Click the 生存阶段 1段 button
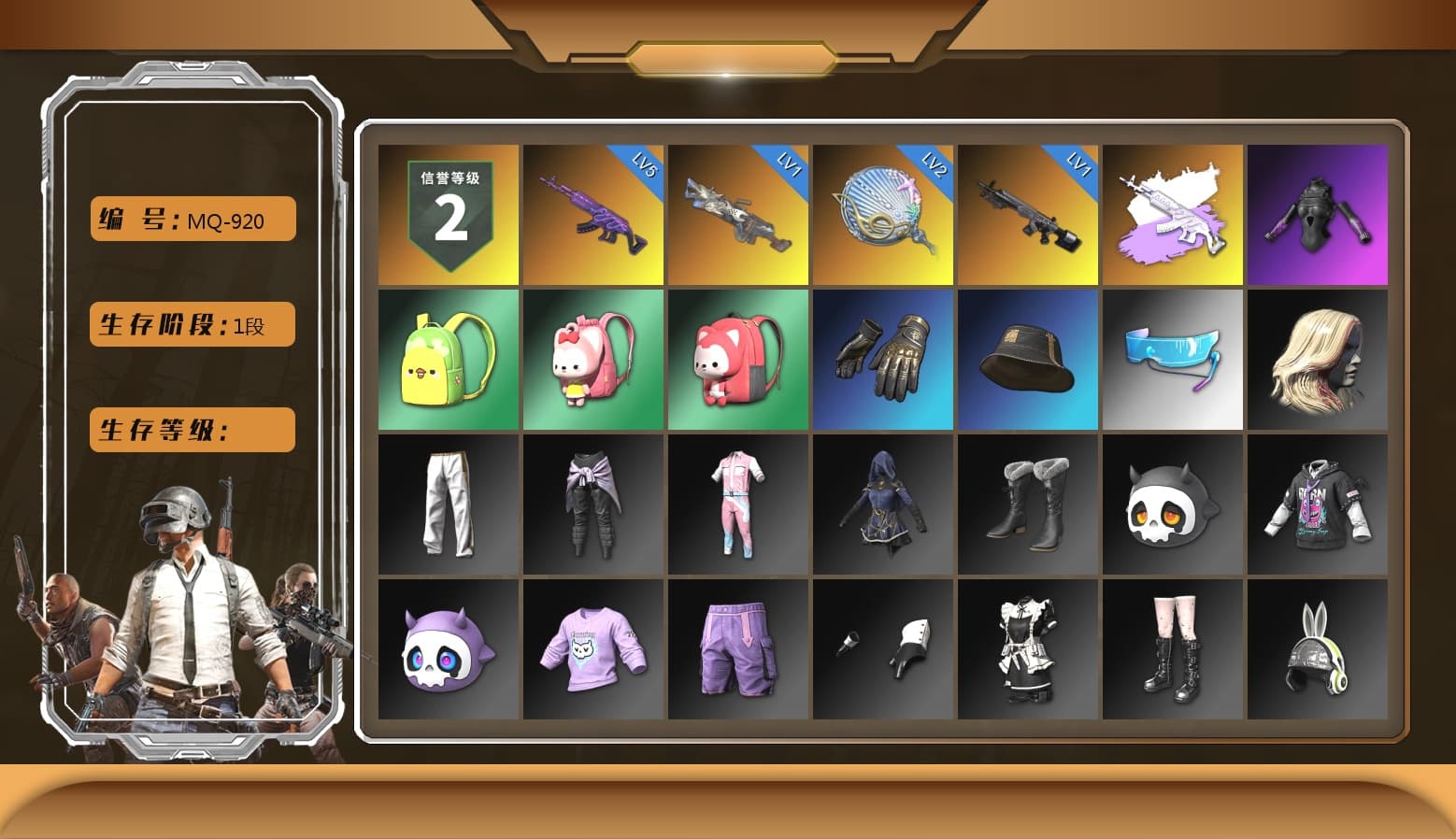This screenshot has width=1456, height=839. (x=191, y=325)
